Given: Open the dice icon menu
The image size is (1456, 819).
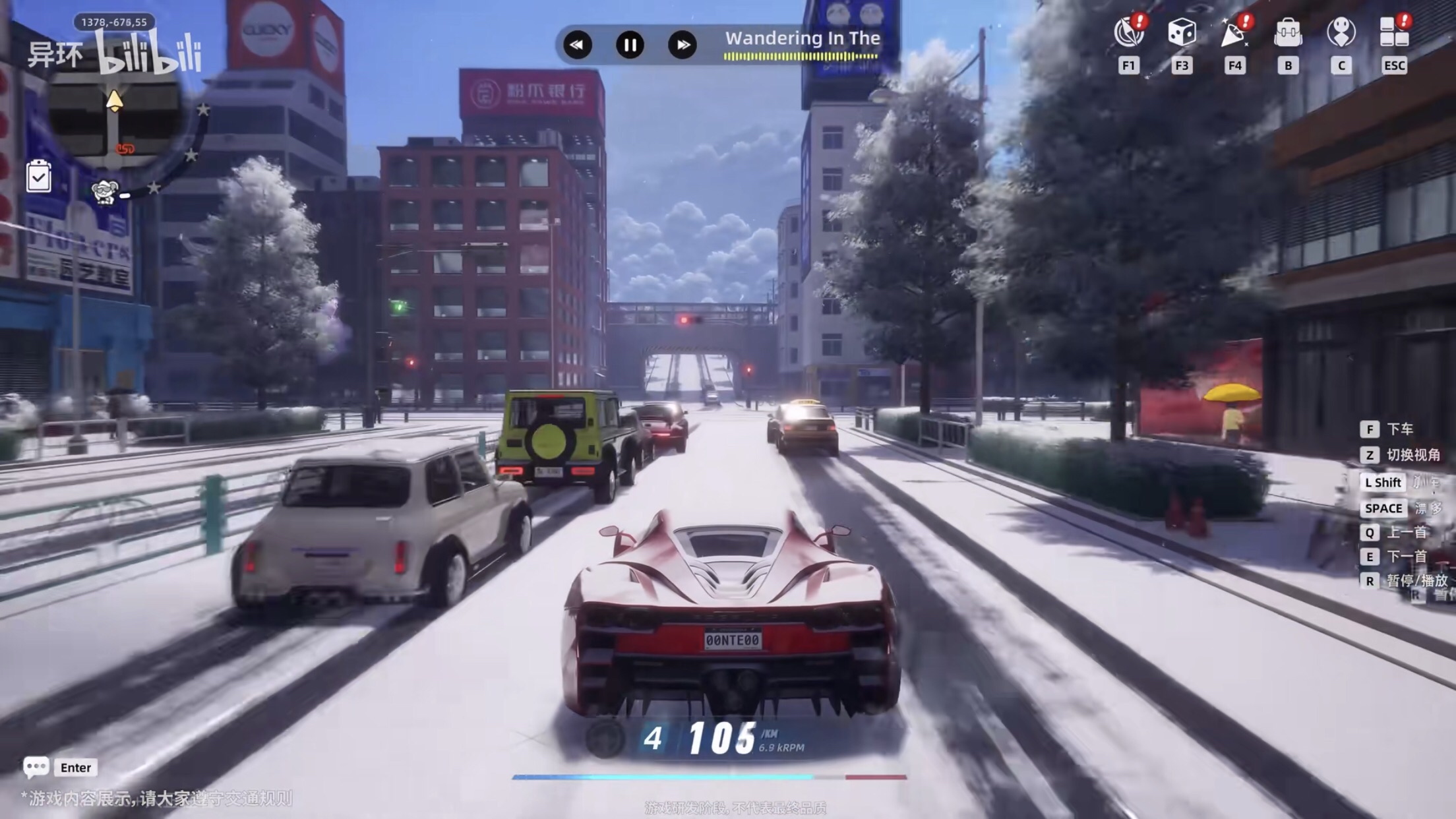Looking at the screenshot, I should [1182, 32].
